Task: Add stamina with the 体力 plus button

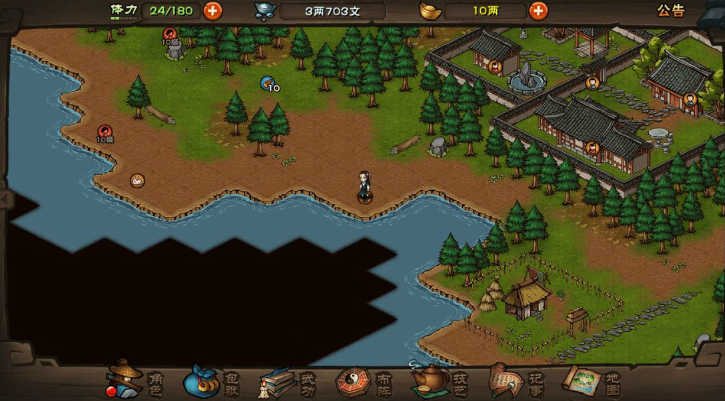Action: [213, 11]
